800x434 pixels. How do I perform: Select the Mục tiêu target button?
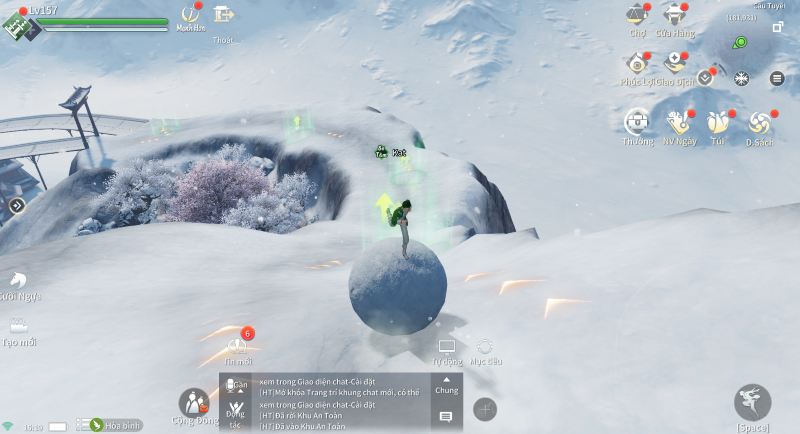485,348
